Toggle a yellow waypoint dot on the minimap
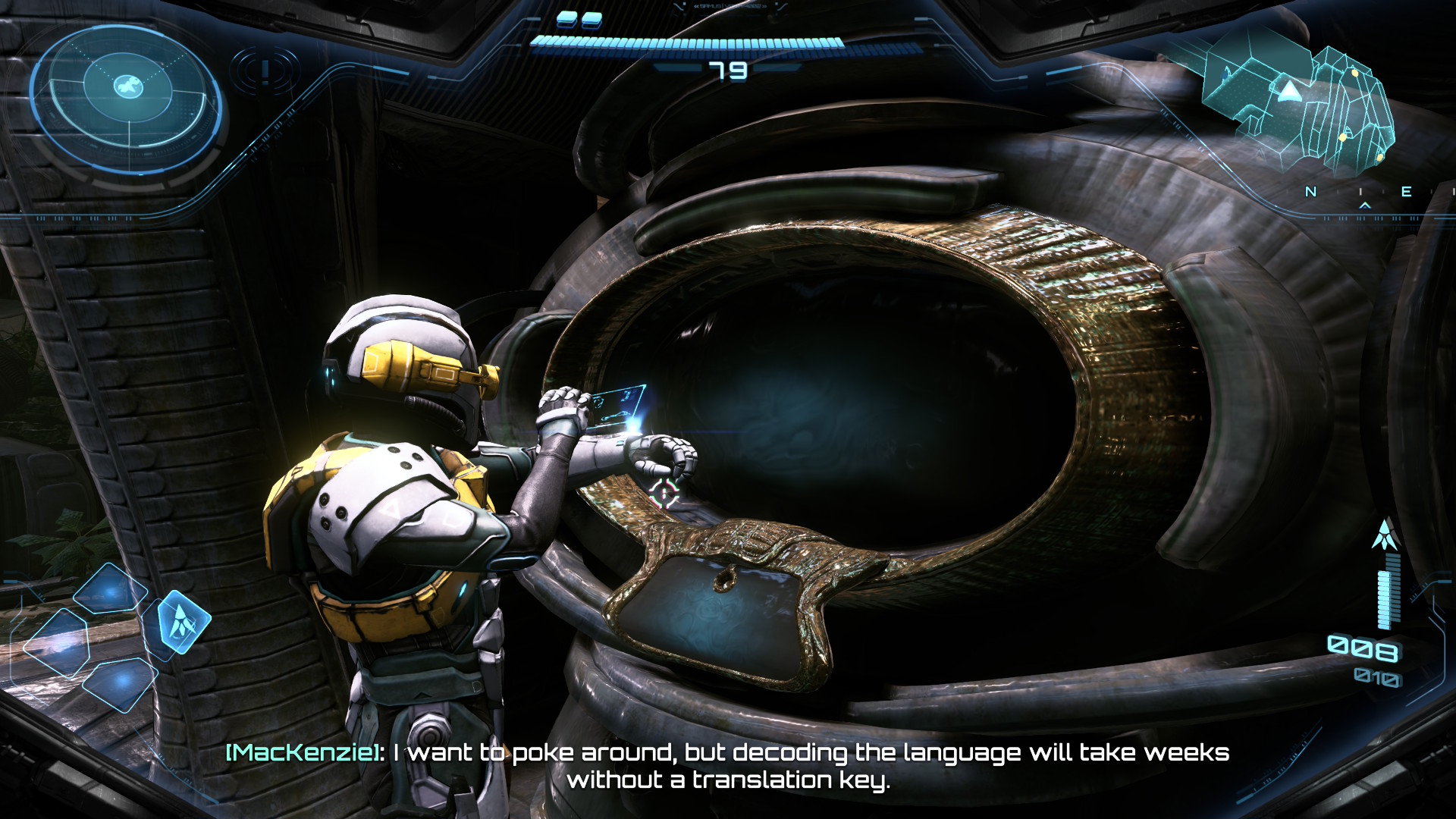The image size is (1456, 819). (x=1355, y=73)
